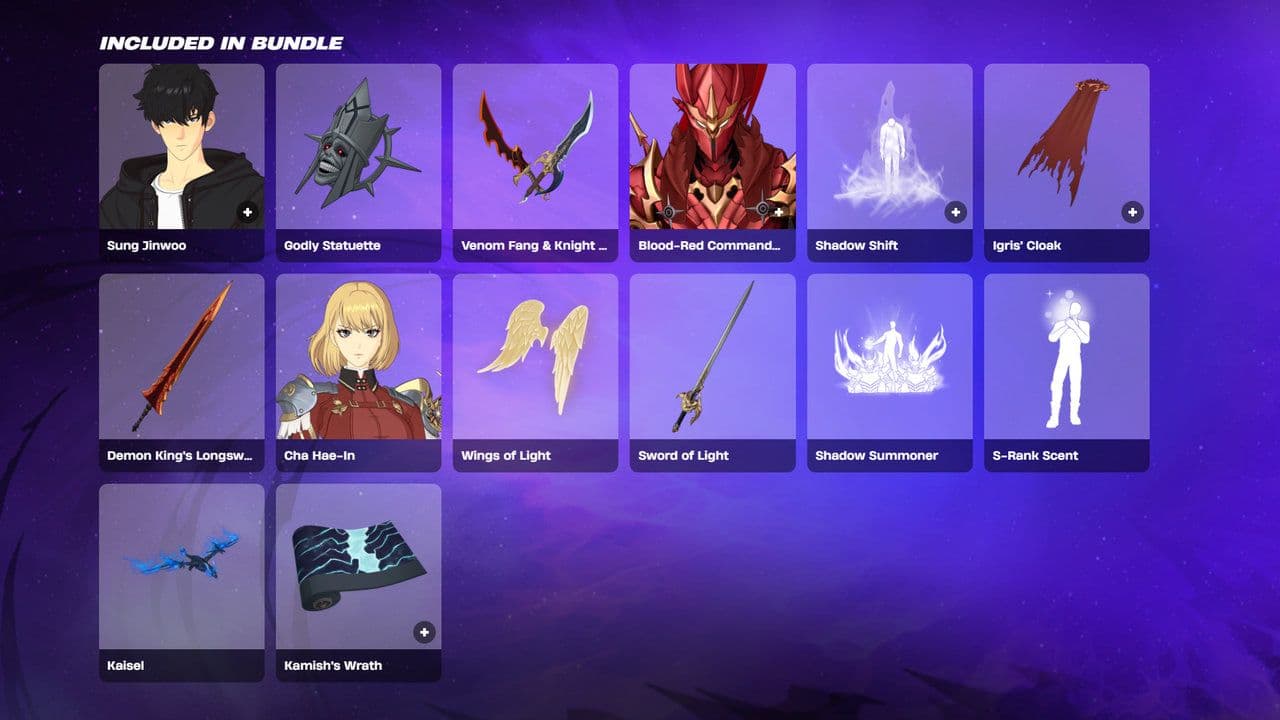1280x720 pixels.
Task: Open the S-Rank Scent emote
Action: 1066,360
